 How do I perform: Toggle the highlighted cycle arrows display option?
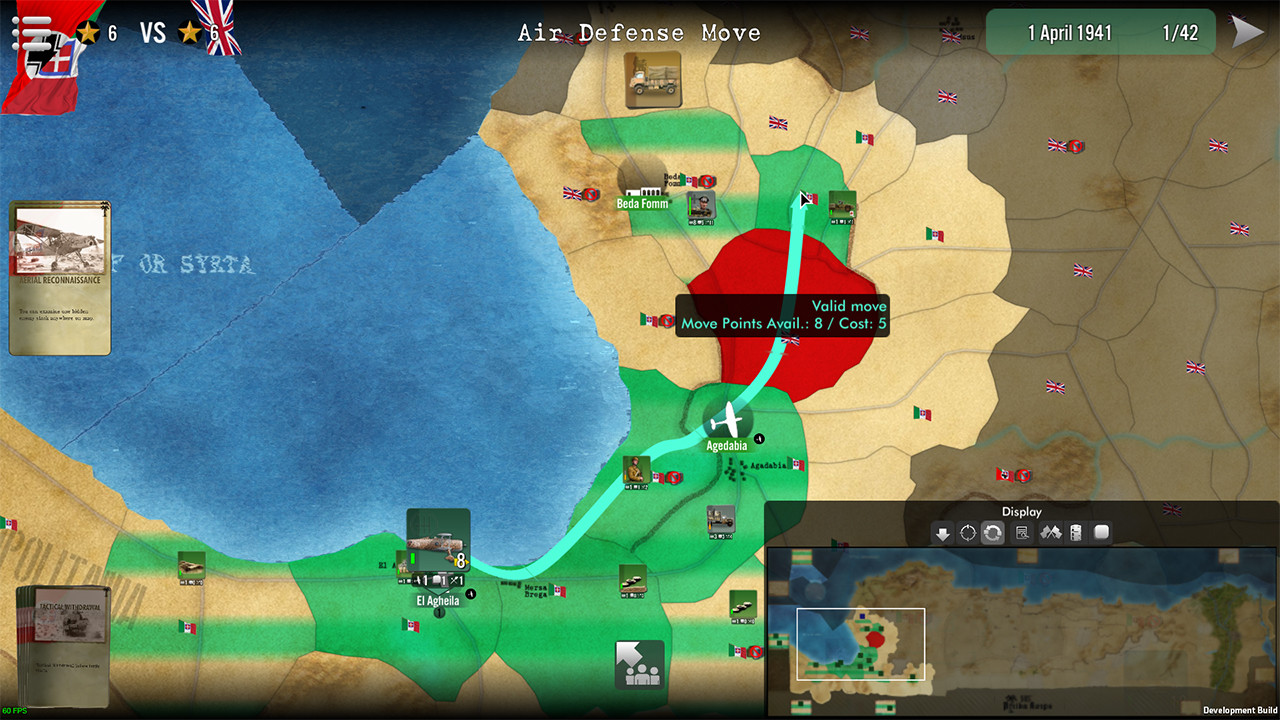(993, 533)
